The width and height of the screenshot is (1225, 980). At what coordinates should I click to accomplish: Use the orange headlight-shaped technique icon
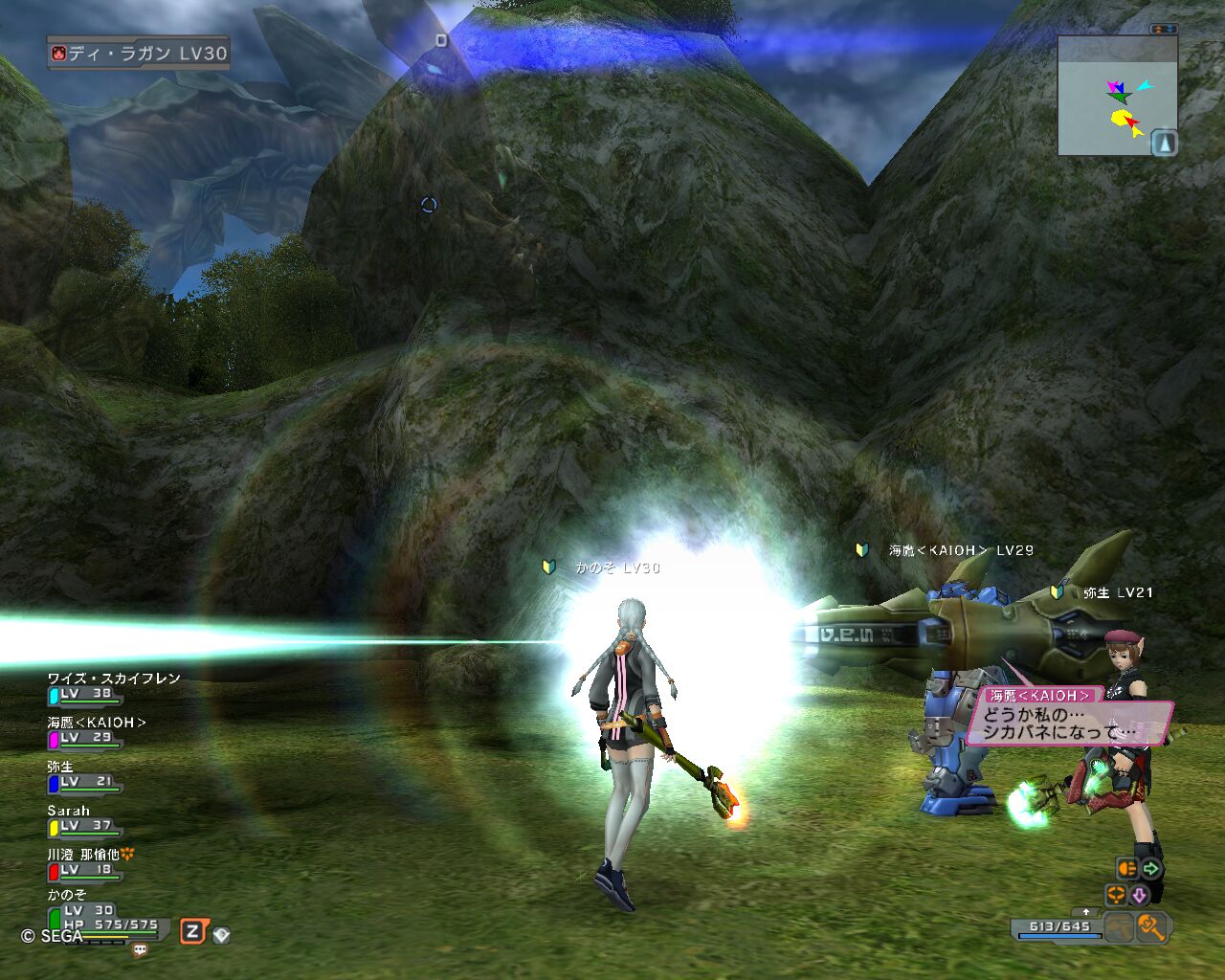coord(1127,869)
